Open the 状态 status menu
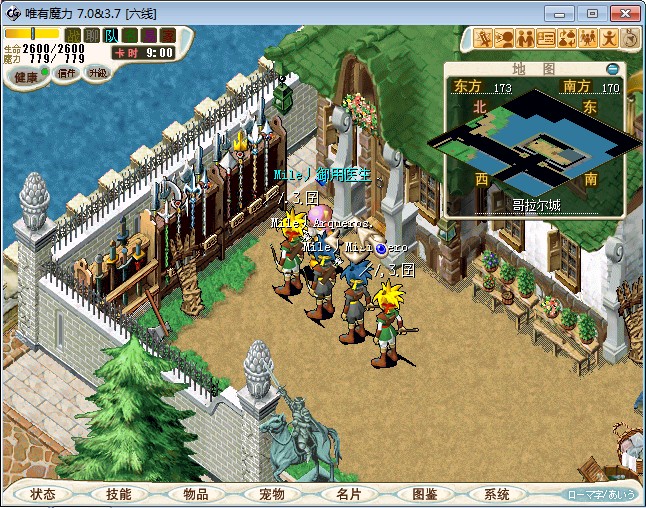This screenshot has height=508, width=646. [43, 494]
